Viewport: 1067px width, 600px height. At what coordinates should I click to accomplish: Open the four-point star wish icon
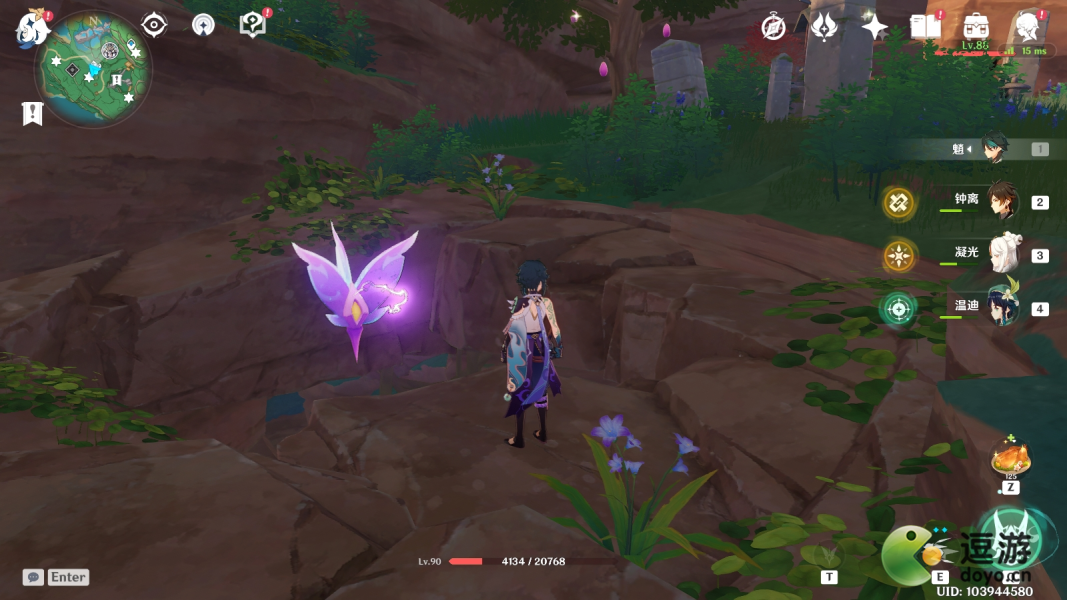[875, 28]
